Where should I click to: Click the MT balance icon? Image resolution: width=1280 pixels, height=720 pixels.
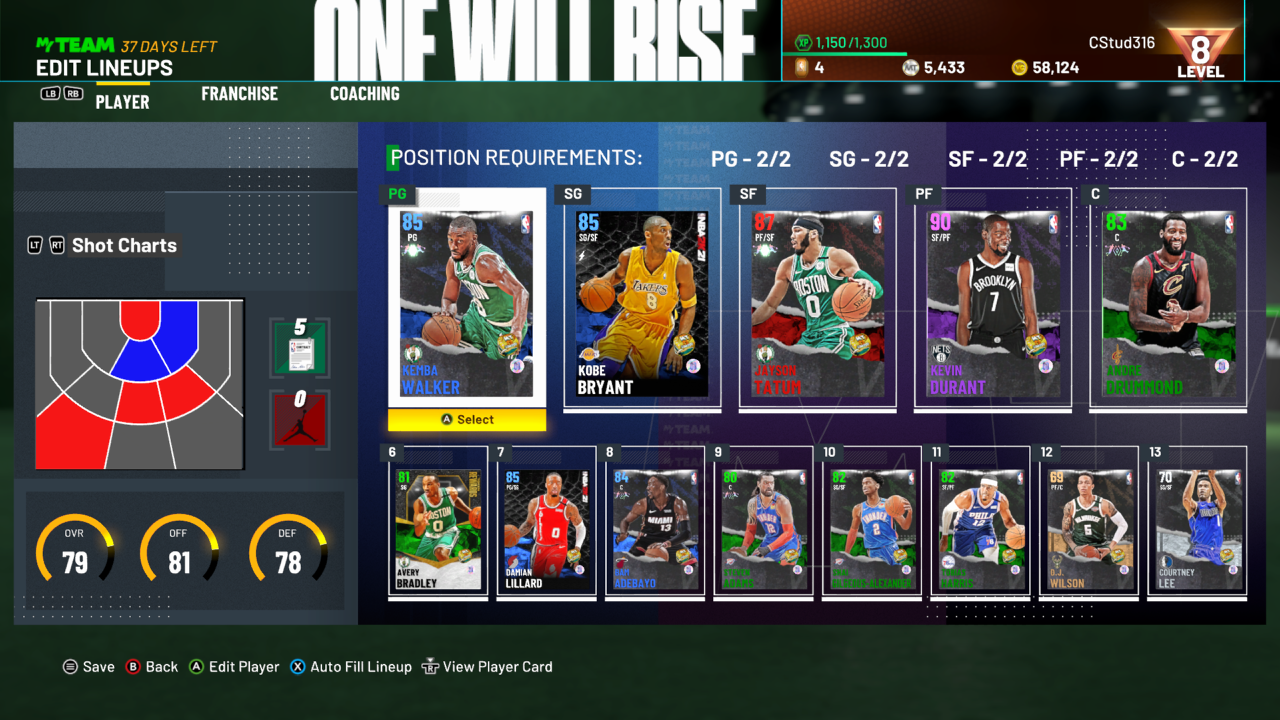912,66
